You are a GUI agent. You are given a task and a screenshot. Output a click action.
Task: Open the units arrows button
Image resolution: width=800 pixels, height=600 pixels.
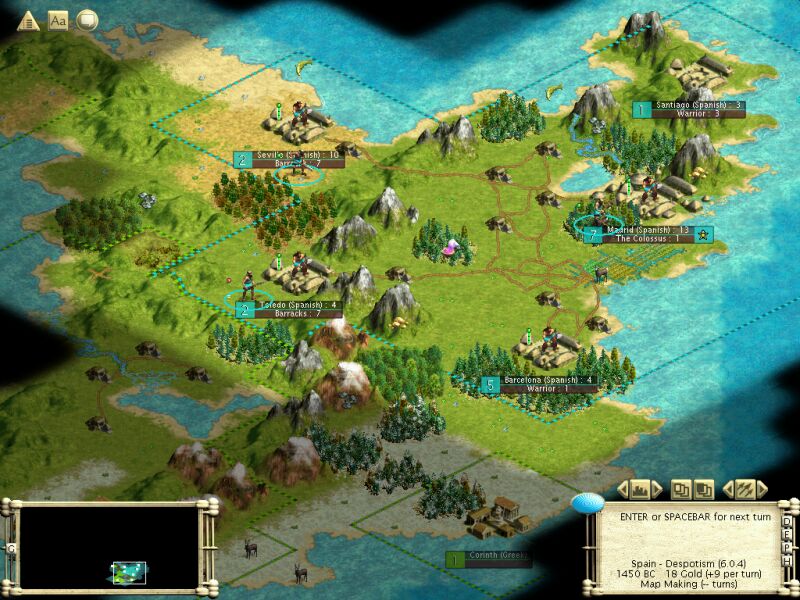(x=744, y=489)
